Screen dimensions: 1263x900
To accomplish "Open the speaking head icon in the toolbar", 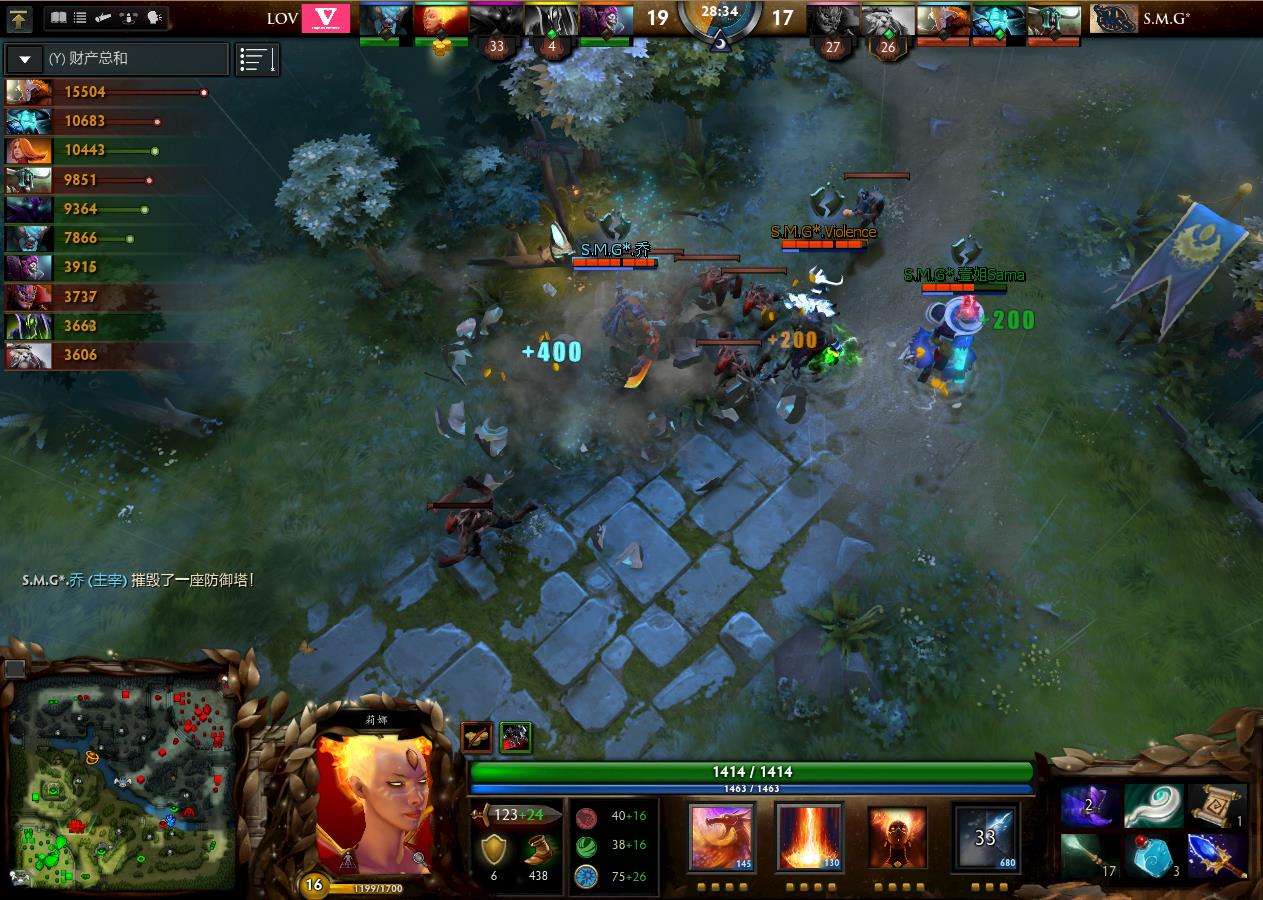I will [x=154, y=18].
